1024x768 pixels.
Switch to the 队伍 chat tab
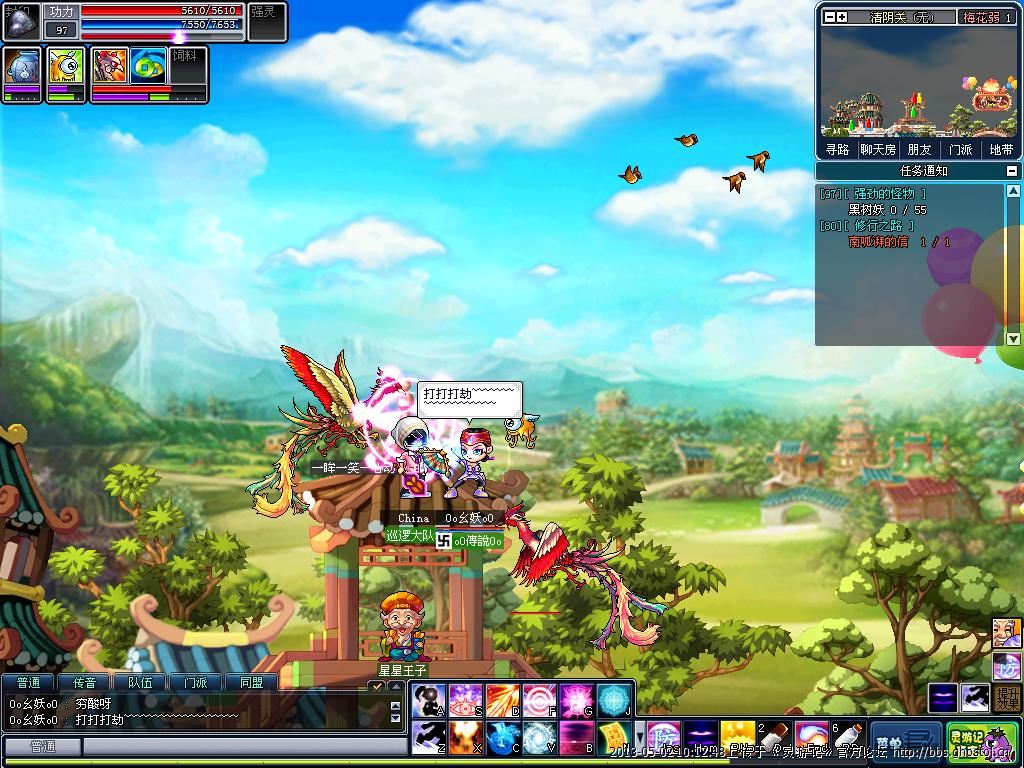140,682
